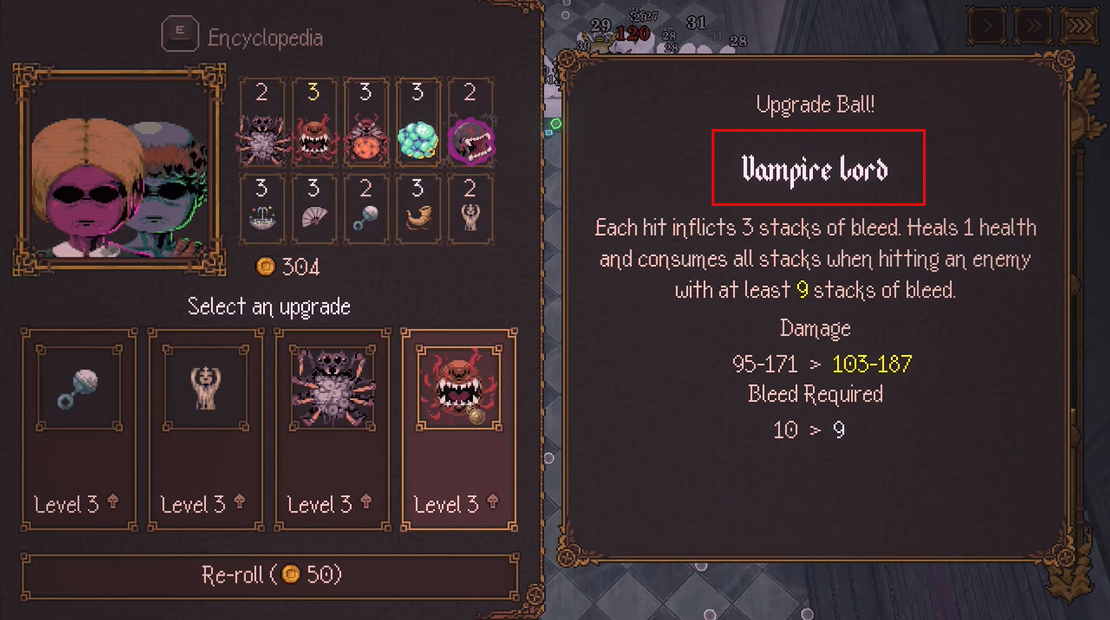Select the horn passive item slot
This screenshot has width=1110, height=620.
click(418, 208)
